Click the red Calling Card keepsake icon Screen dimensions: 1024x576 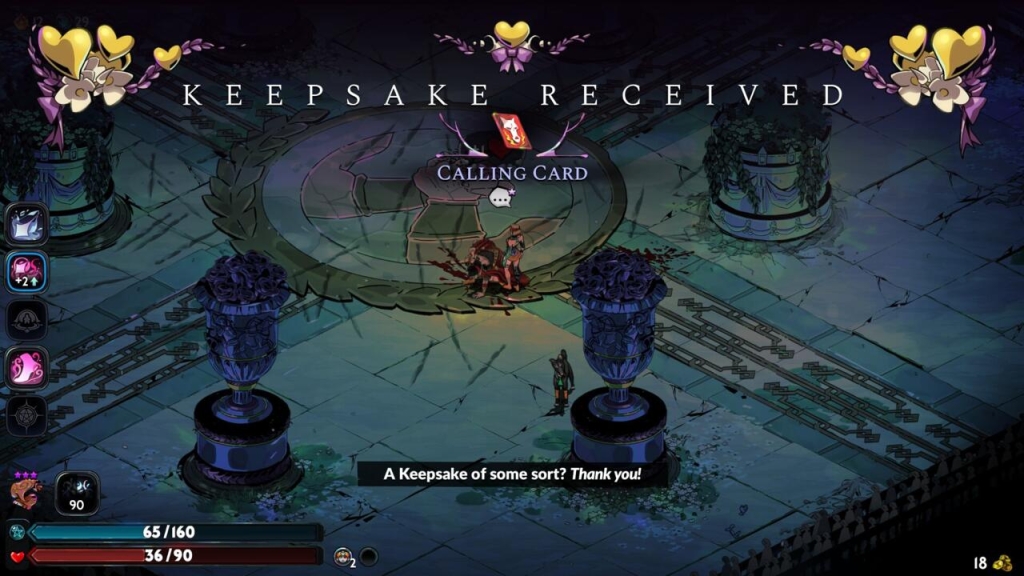pyautogui.click(x=511, y=132)
